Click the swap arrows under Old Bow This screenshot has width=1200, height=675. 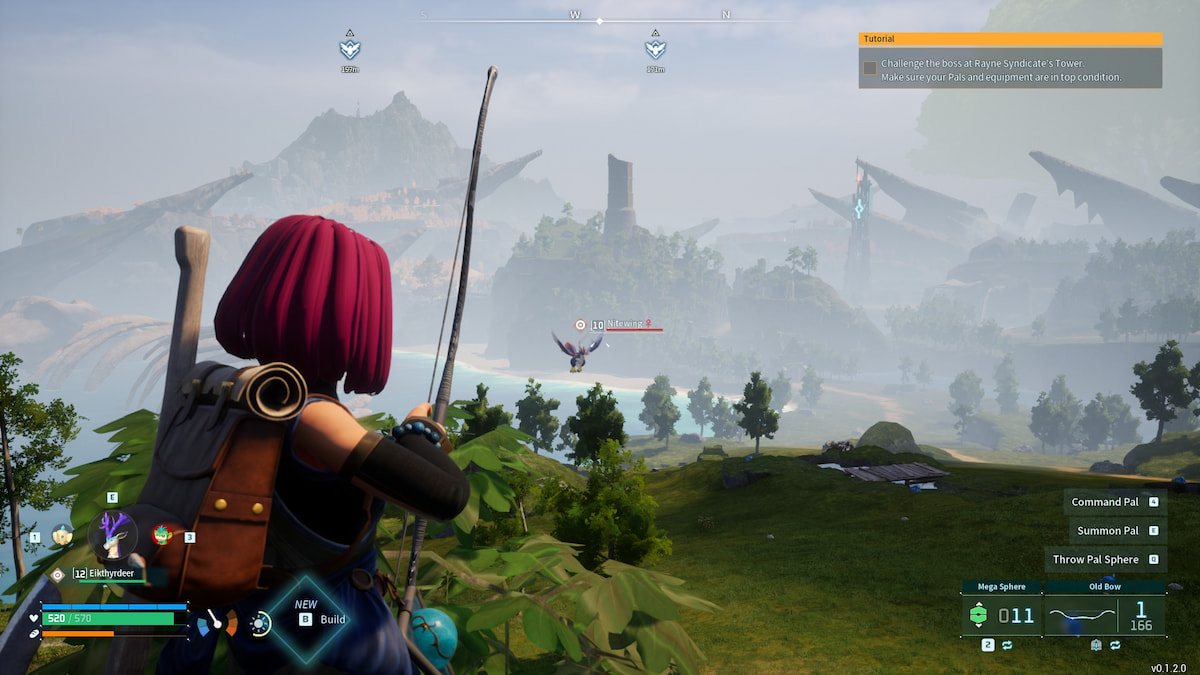click(x=1112, y=646)
